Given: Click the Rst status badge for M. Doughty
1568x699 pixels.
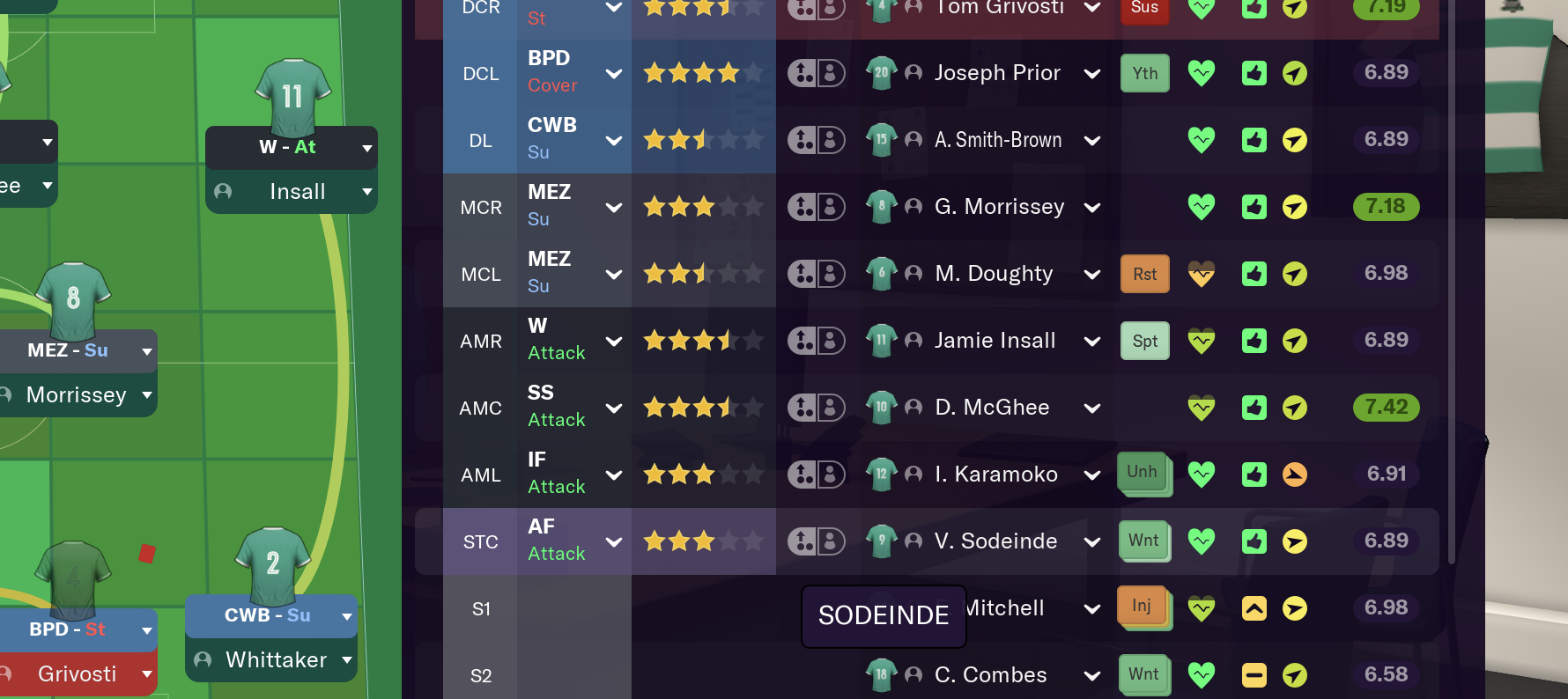Looking at the screenshot, I should coord(1144,274).
